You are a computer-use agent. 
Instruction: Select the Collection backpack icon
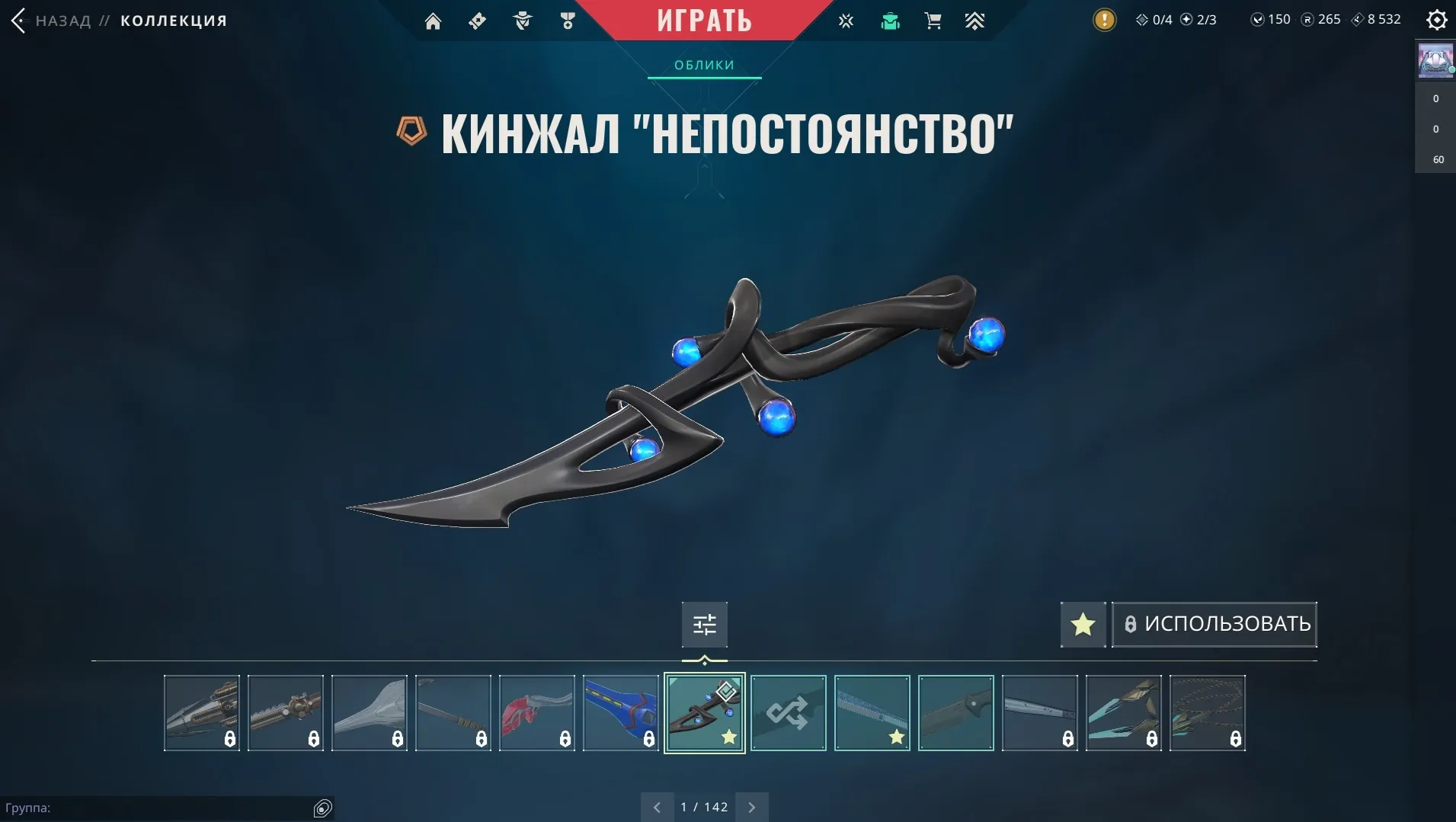coord(891,21)
